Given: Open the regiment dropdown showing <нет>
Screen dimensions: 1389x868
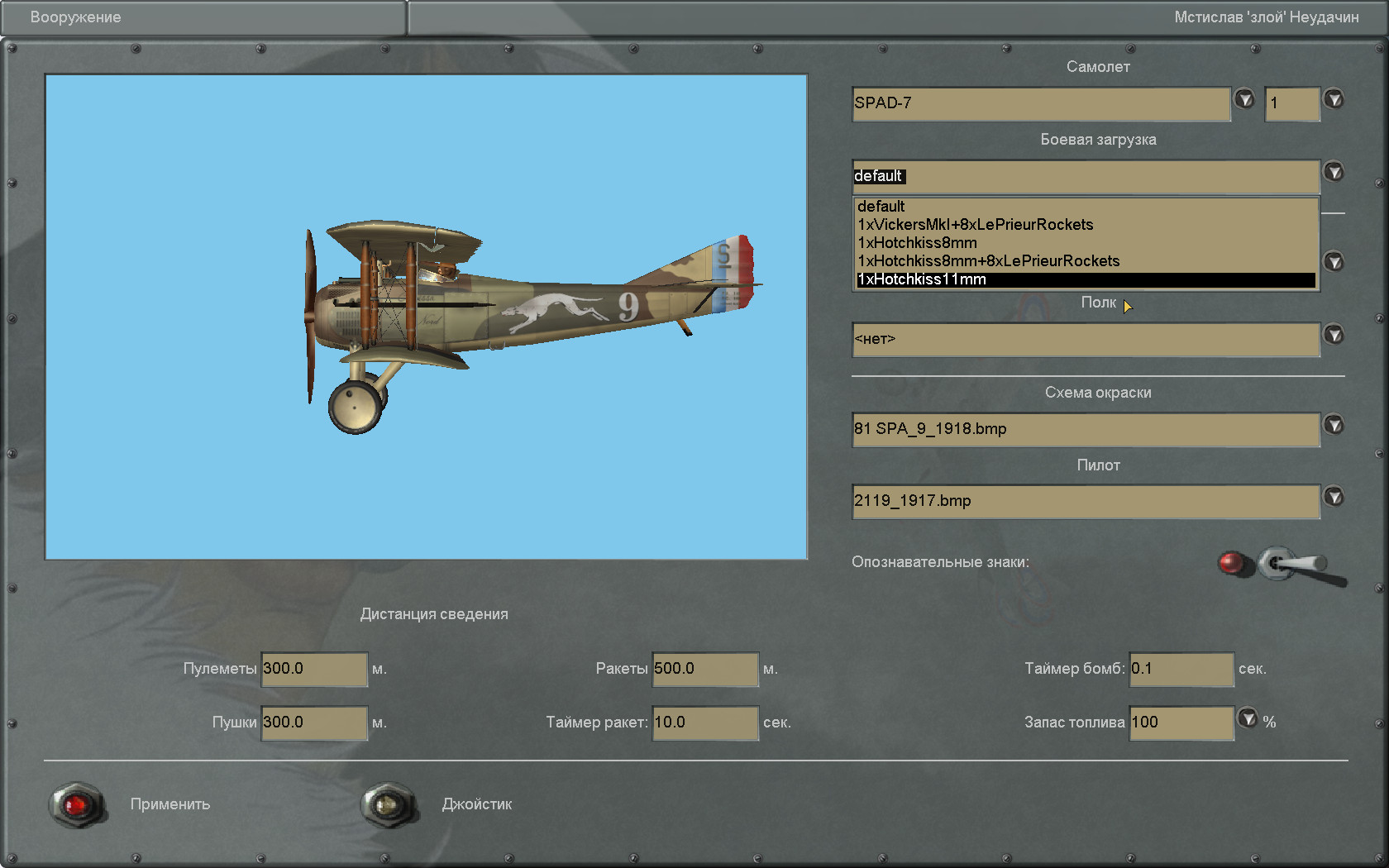Looking at the screenshot, I should tap(1334, 335).
